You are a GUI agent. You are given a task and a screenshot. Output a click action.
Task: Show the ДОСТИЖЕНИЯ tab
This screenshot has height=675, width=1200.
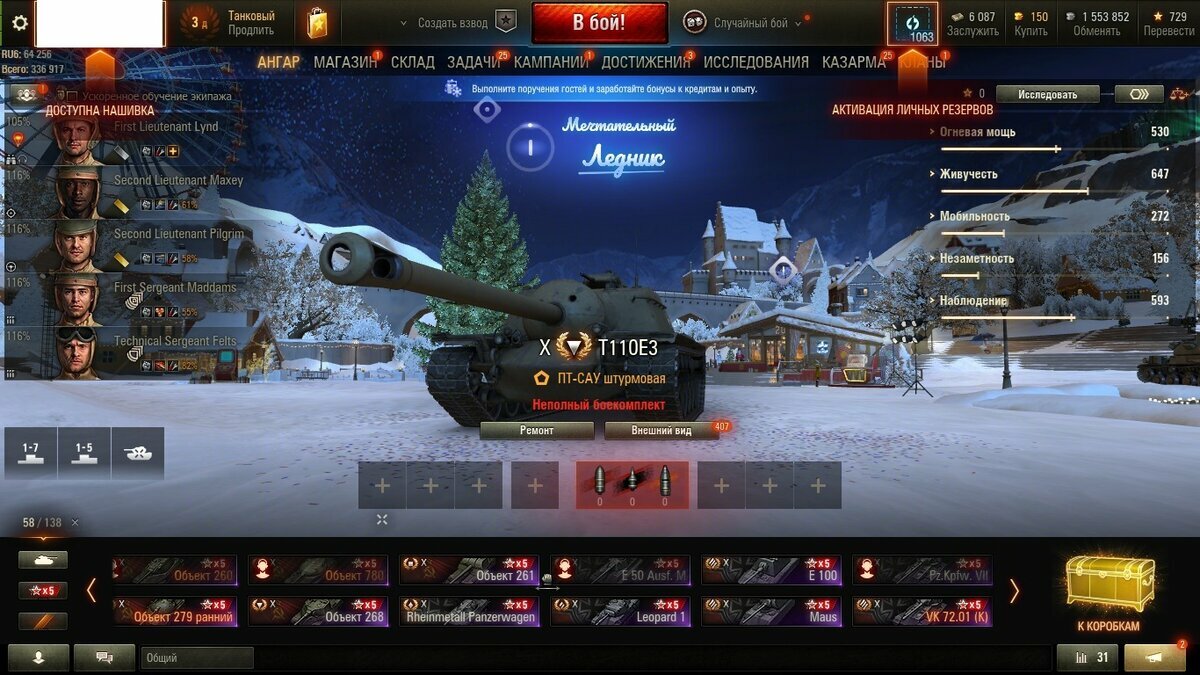point(646,62)
